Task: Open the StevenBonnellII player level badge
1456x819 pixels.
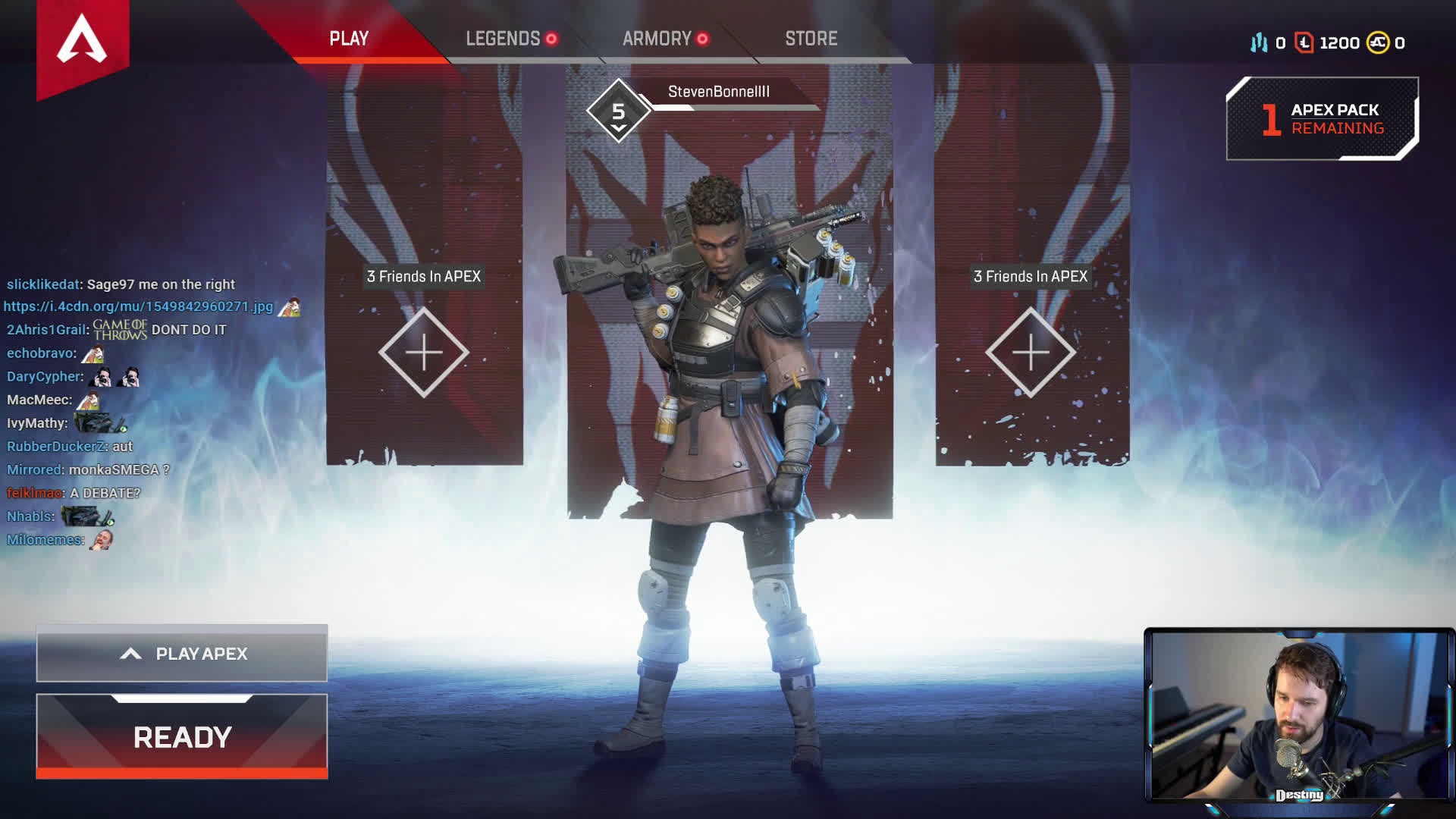Action: pos(619,111)
